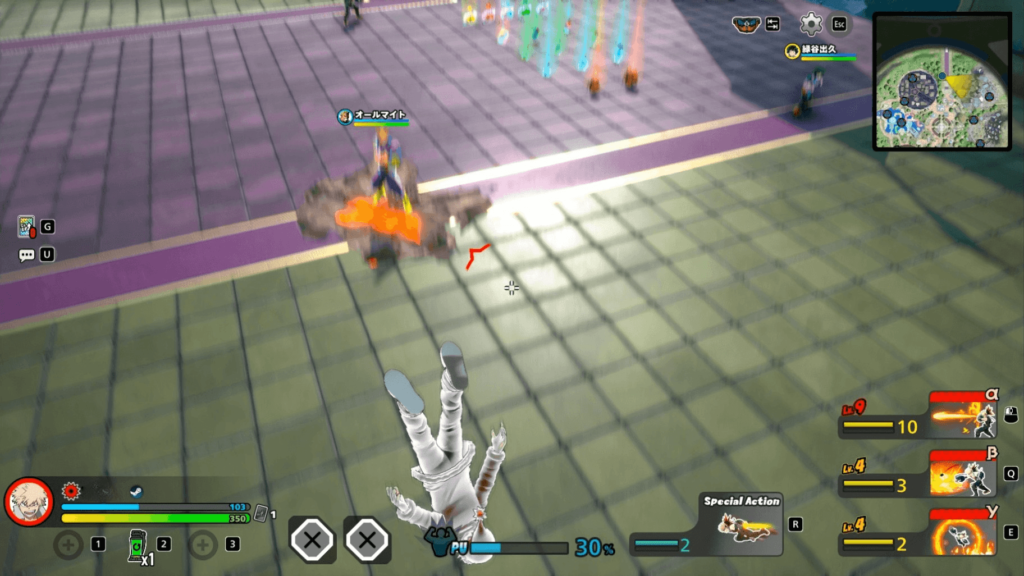Screen dimensions: 1024x576
Task: Select the card count icon
Action: [x=260, y=513]
